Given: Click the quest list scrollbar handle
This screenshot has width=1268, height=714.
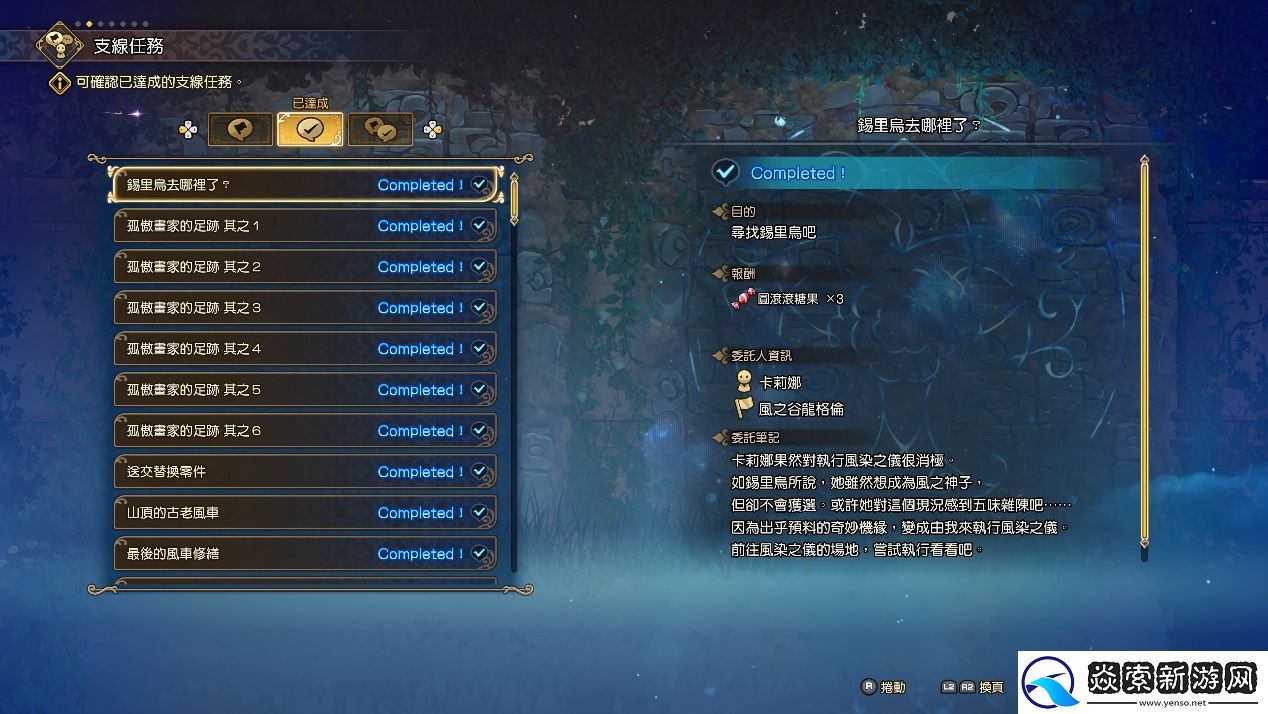Looking at the screenshot, I should tap(514, 199).
